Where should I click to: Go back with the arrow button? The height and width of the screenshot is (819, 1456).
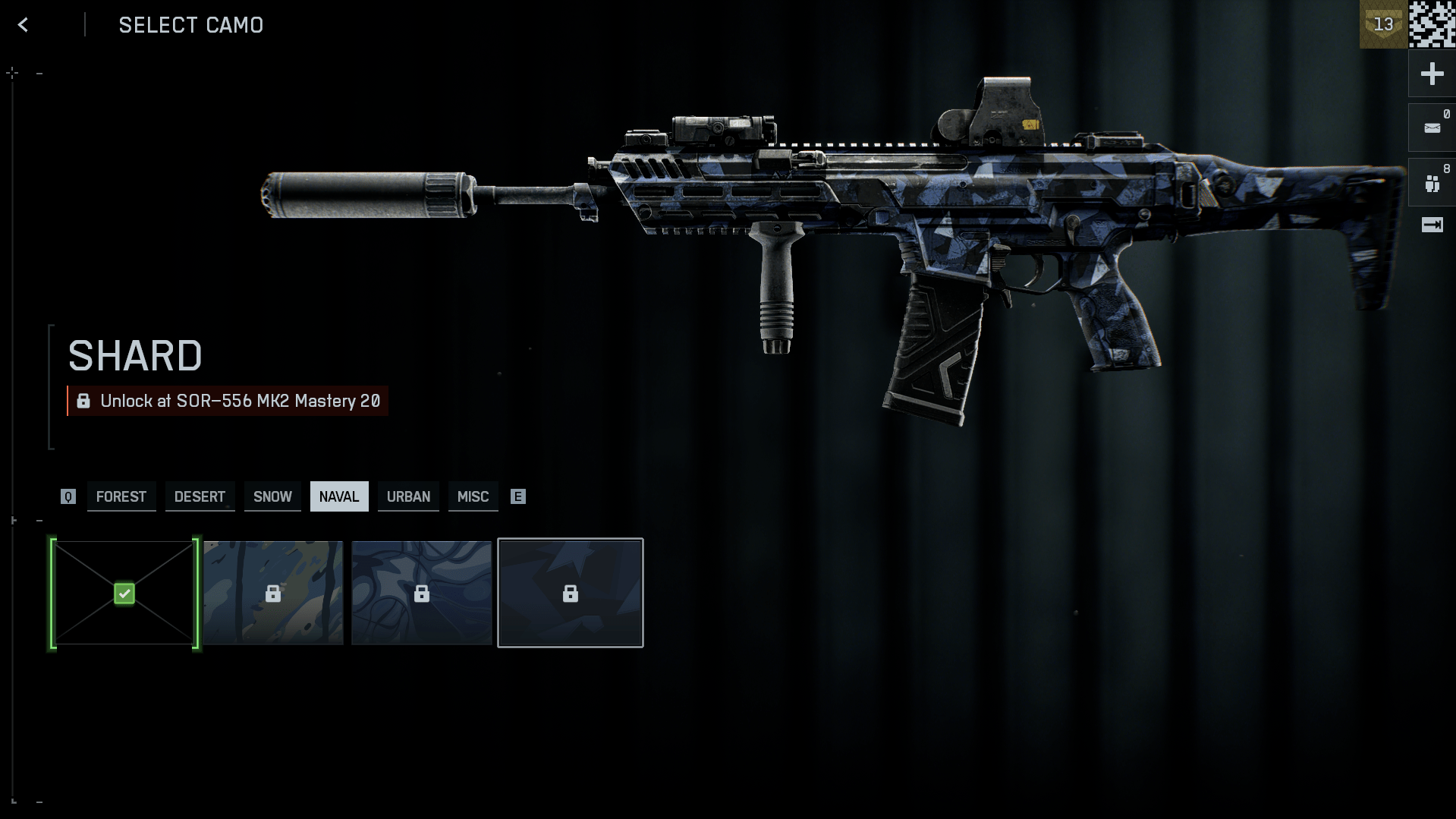click(x=24, y=25)
